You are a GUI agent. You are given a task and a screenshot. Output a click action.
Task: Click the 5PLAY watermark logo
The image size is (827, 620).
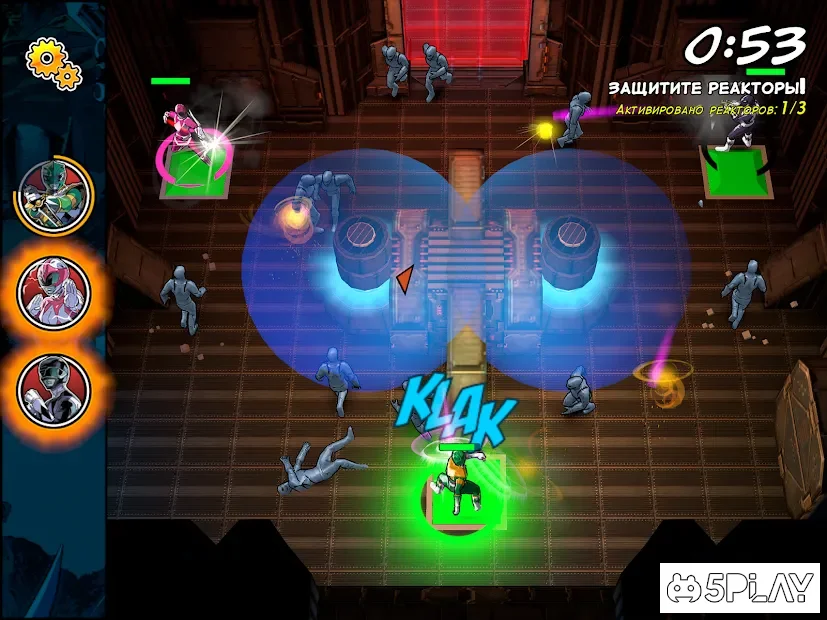coord(739,588)
